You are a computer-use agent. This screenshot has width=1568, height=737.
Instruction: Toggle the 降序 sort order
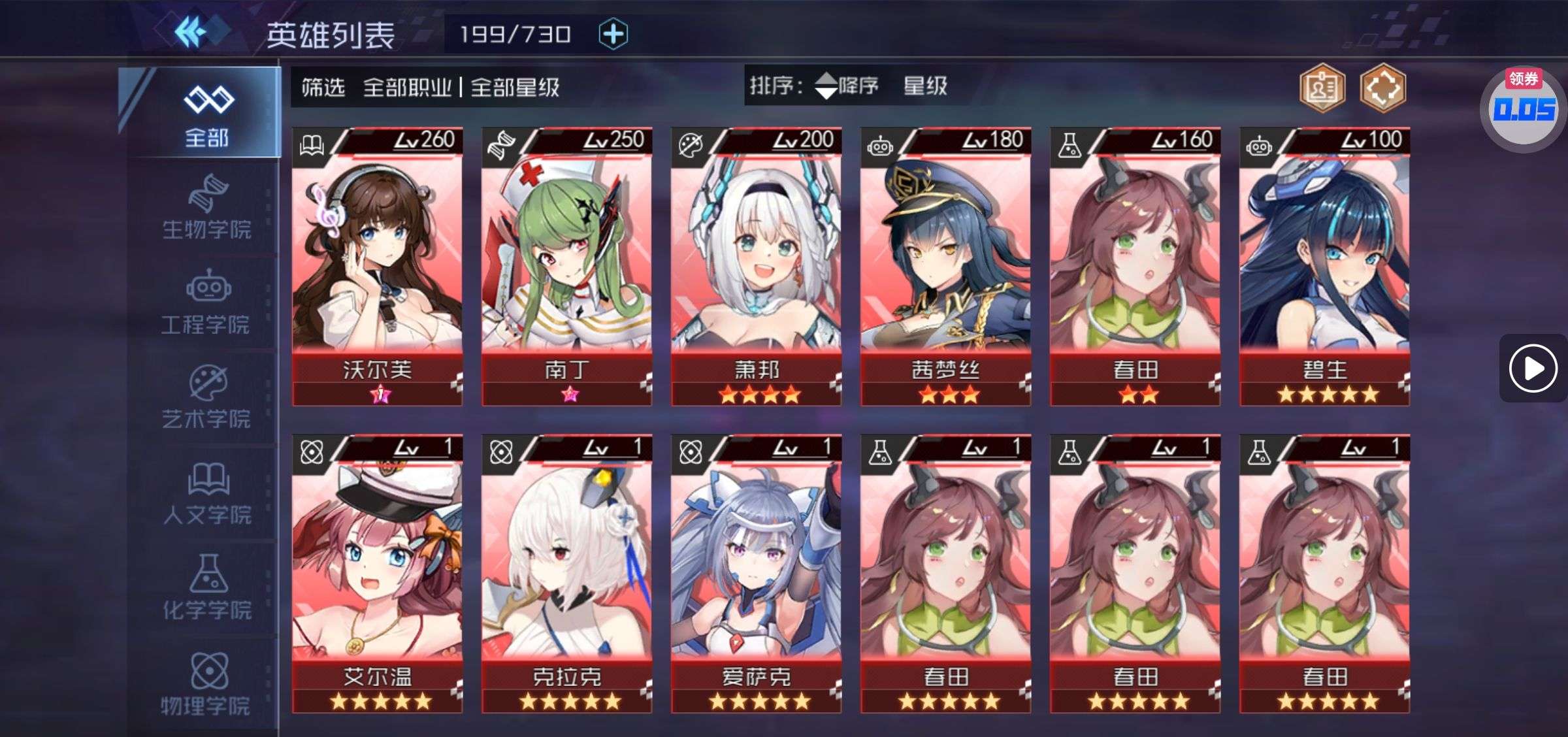847,86
